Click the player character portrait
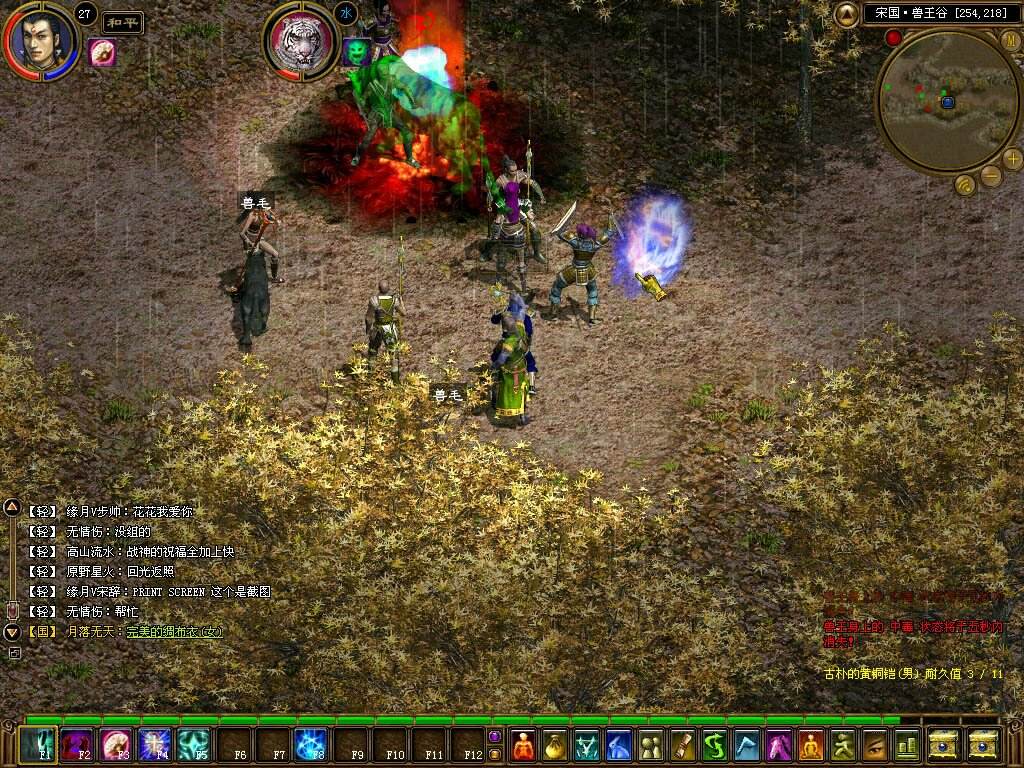1024x768 pixels. (x=41, y=41)
